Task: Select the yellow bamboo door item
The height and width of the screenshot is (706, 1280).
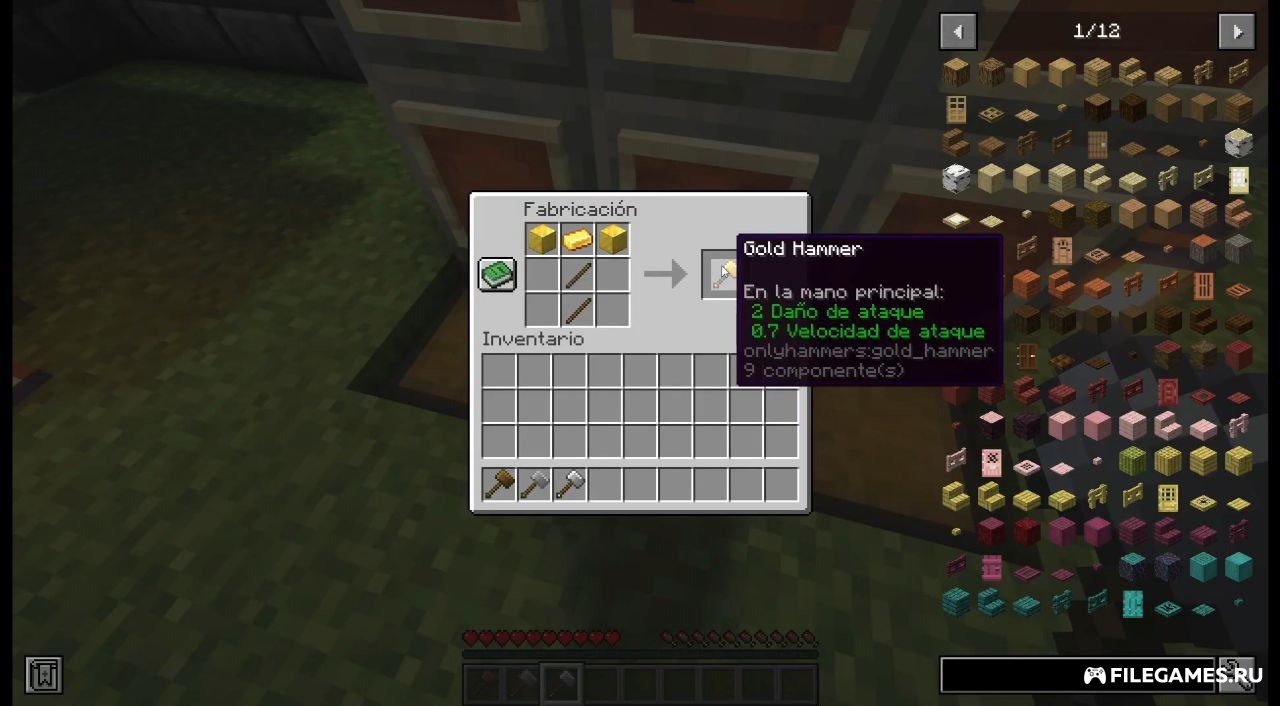Action: (x=1168, y=497)
